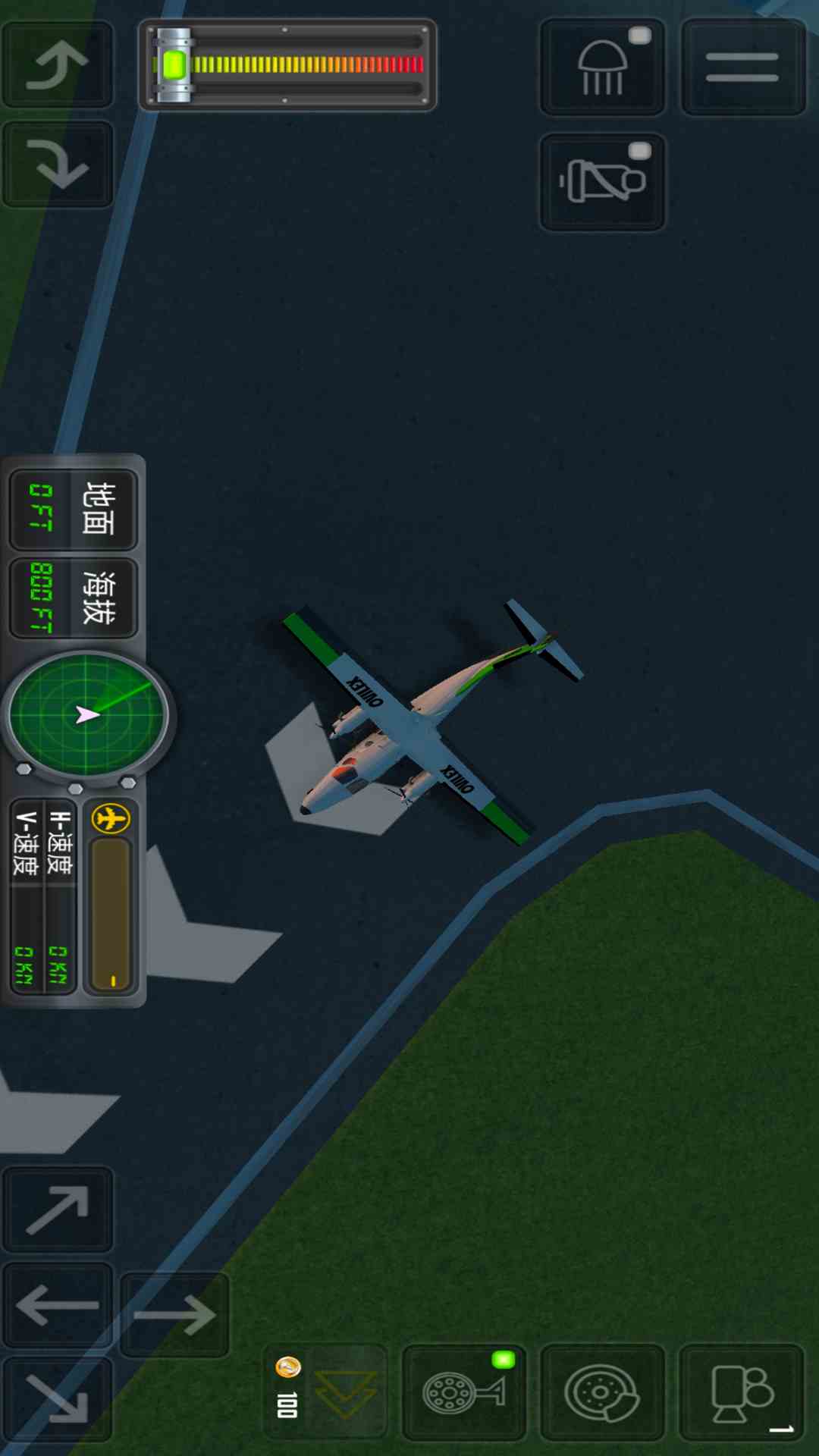Open the hamburger menu
819x1456 pixels.
(742, 67)
